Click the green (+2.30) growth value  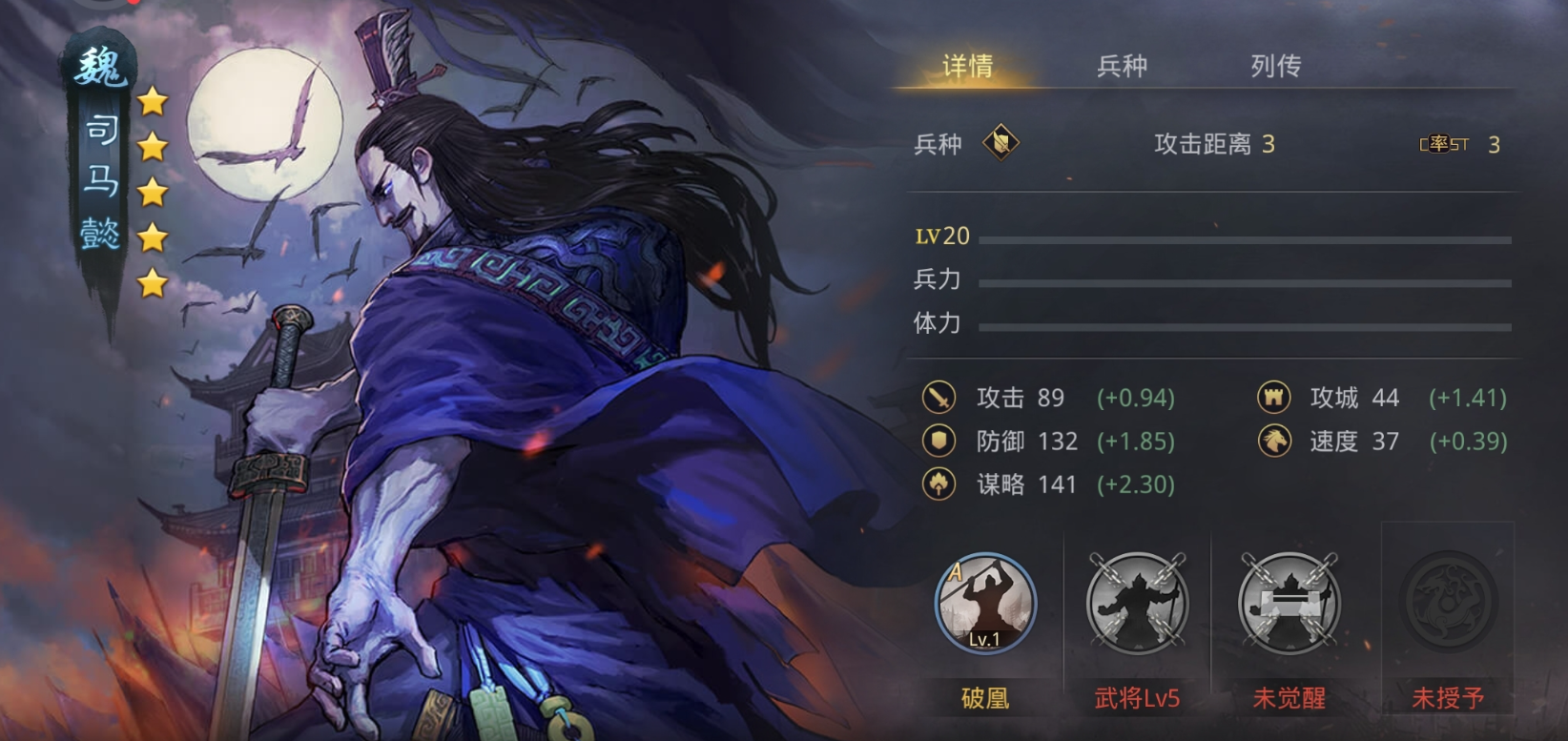click(1138, 484)
